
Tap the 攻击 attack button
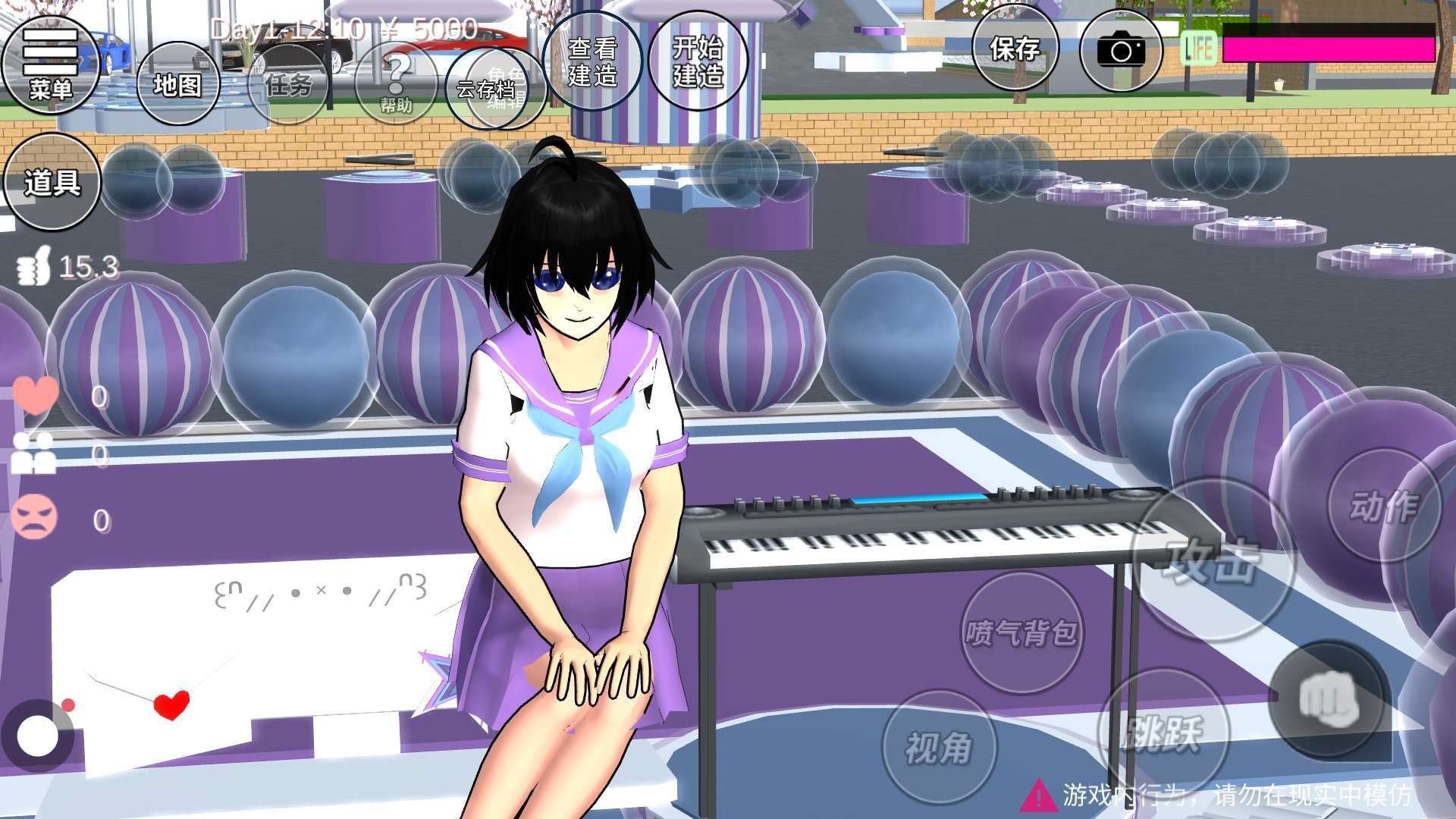point(1213,561)
